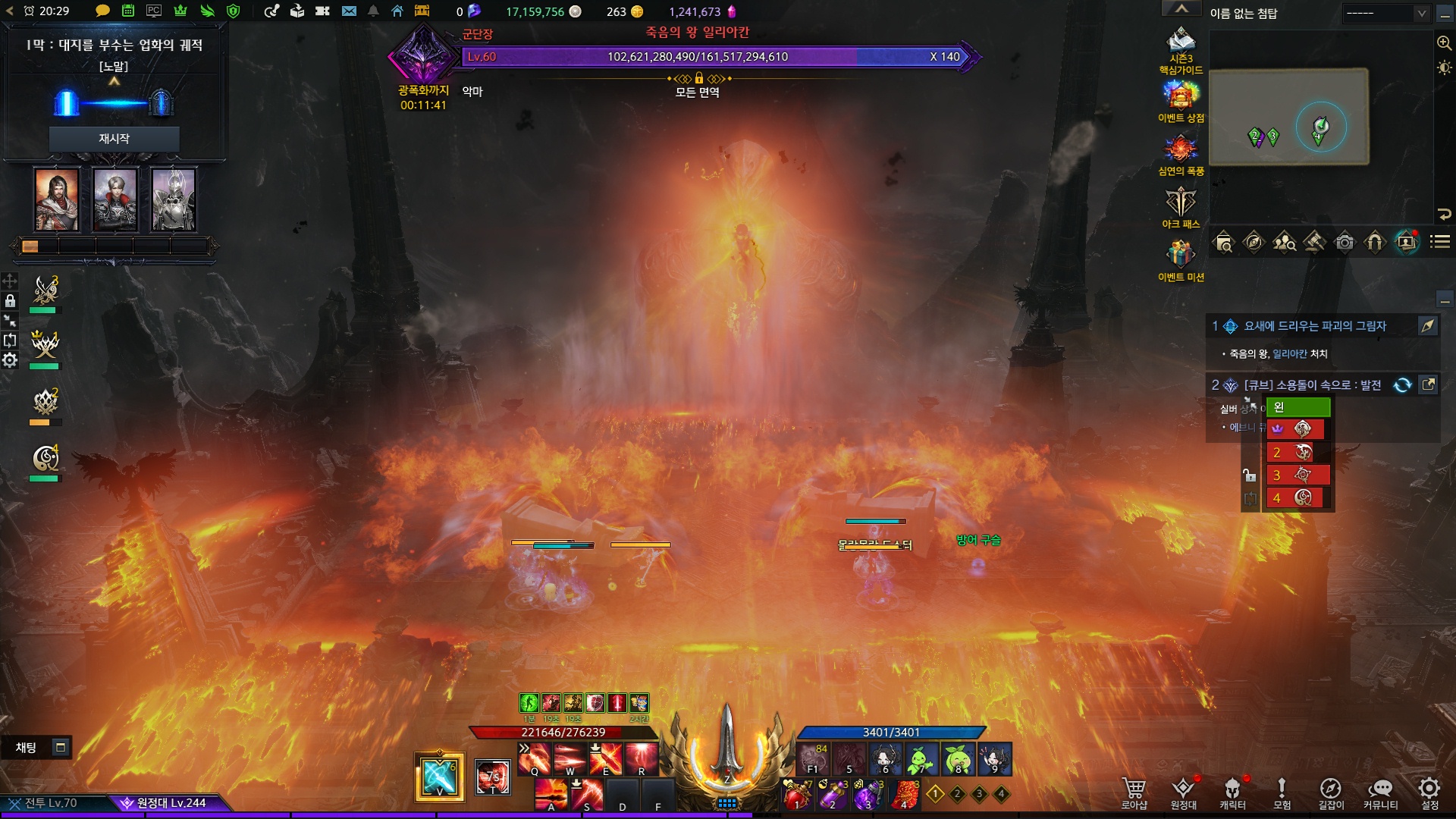Open the 시즌3 핵심가이드 guide
This screenshot has width=1456, height=819.
click(1181, 48)
